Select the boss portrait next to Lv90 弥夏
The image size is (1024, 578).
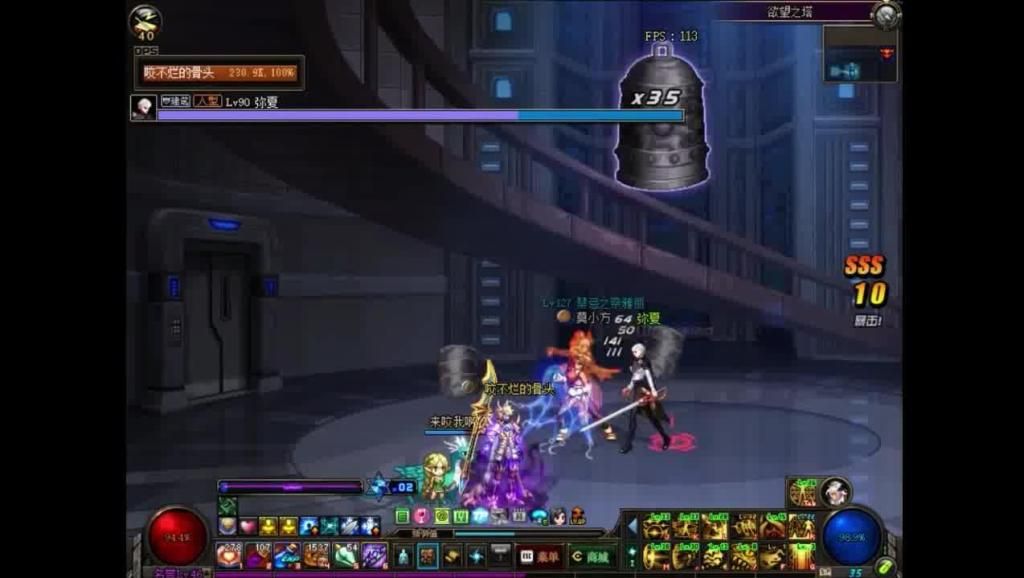[143, 108]
